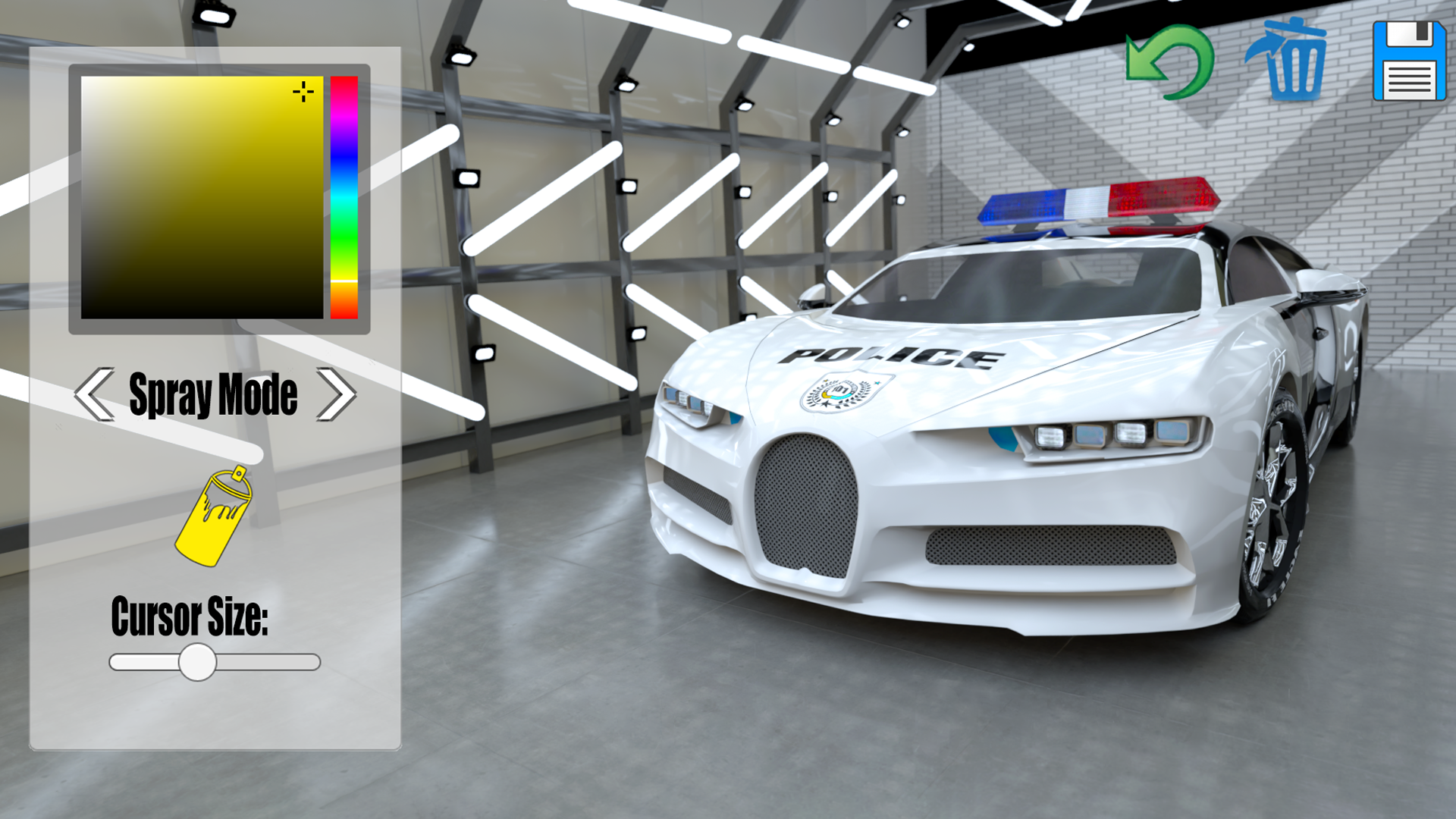Click the color picker crosshair marker

pyautogui.click(x=303, y=91)
